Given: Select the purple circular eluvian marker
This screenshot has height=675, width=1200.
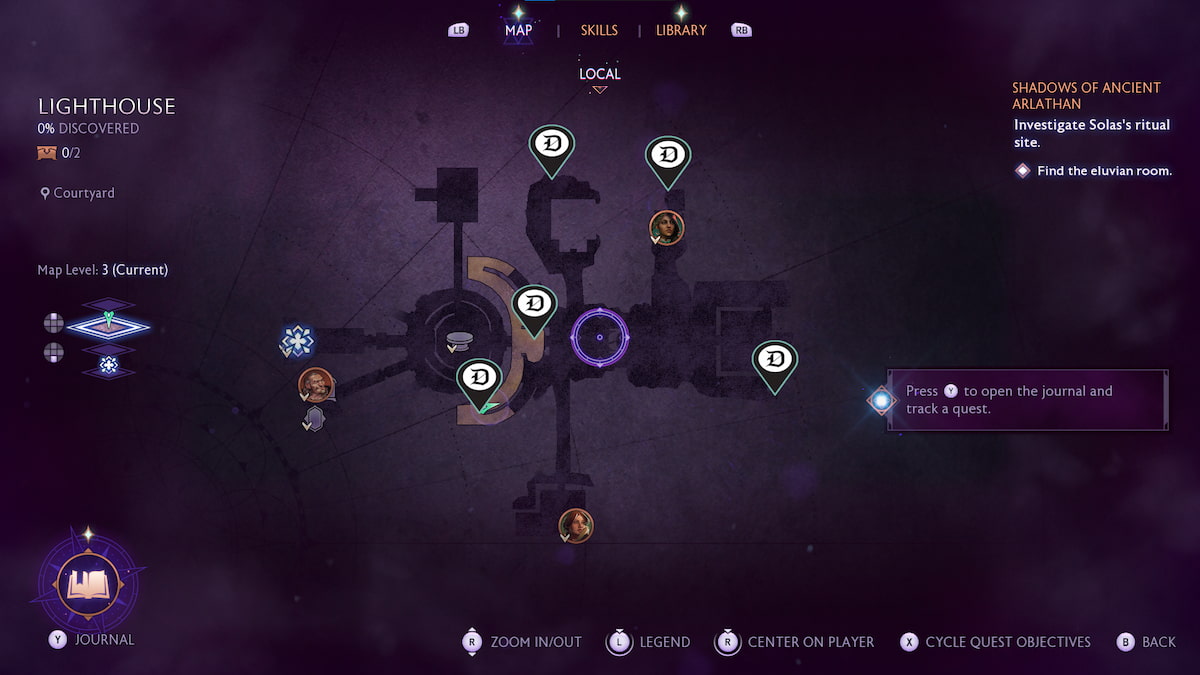Looking at the screenshot, I should (x=599, y=338).
